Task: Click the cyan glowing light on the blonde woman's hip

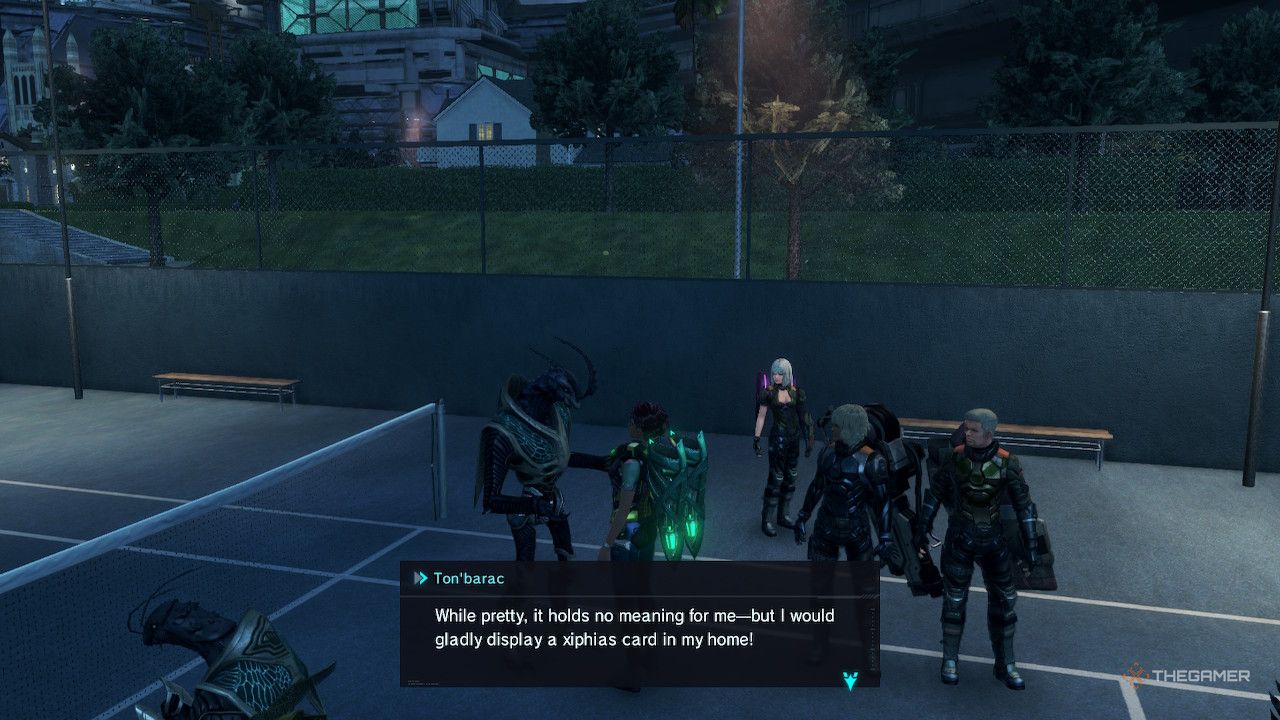Action: coord(764,383)
